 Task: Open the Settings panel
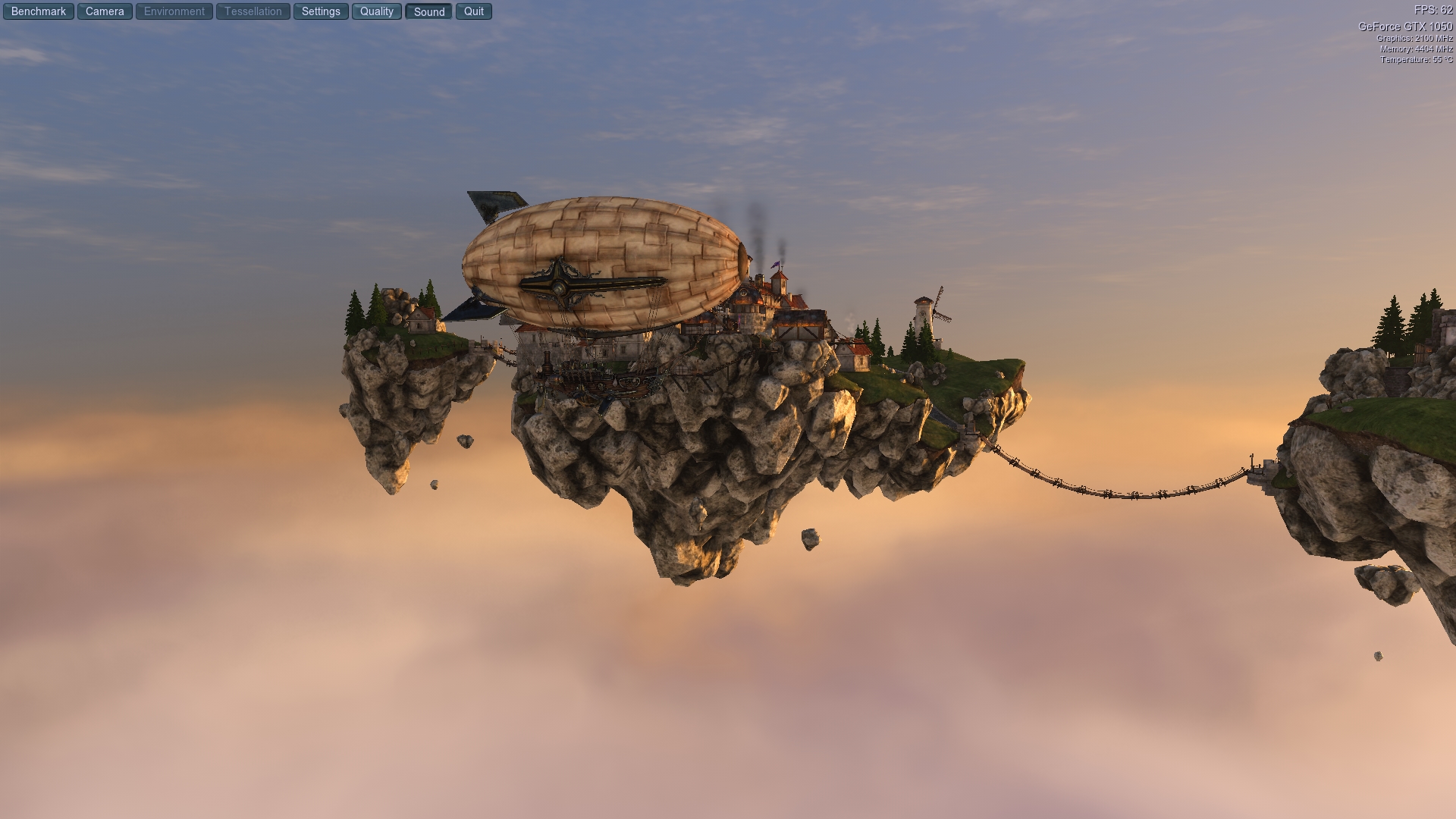(x=321, y=11)
